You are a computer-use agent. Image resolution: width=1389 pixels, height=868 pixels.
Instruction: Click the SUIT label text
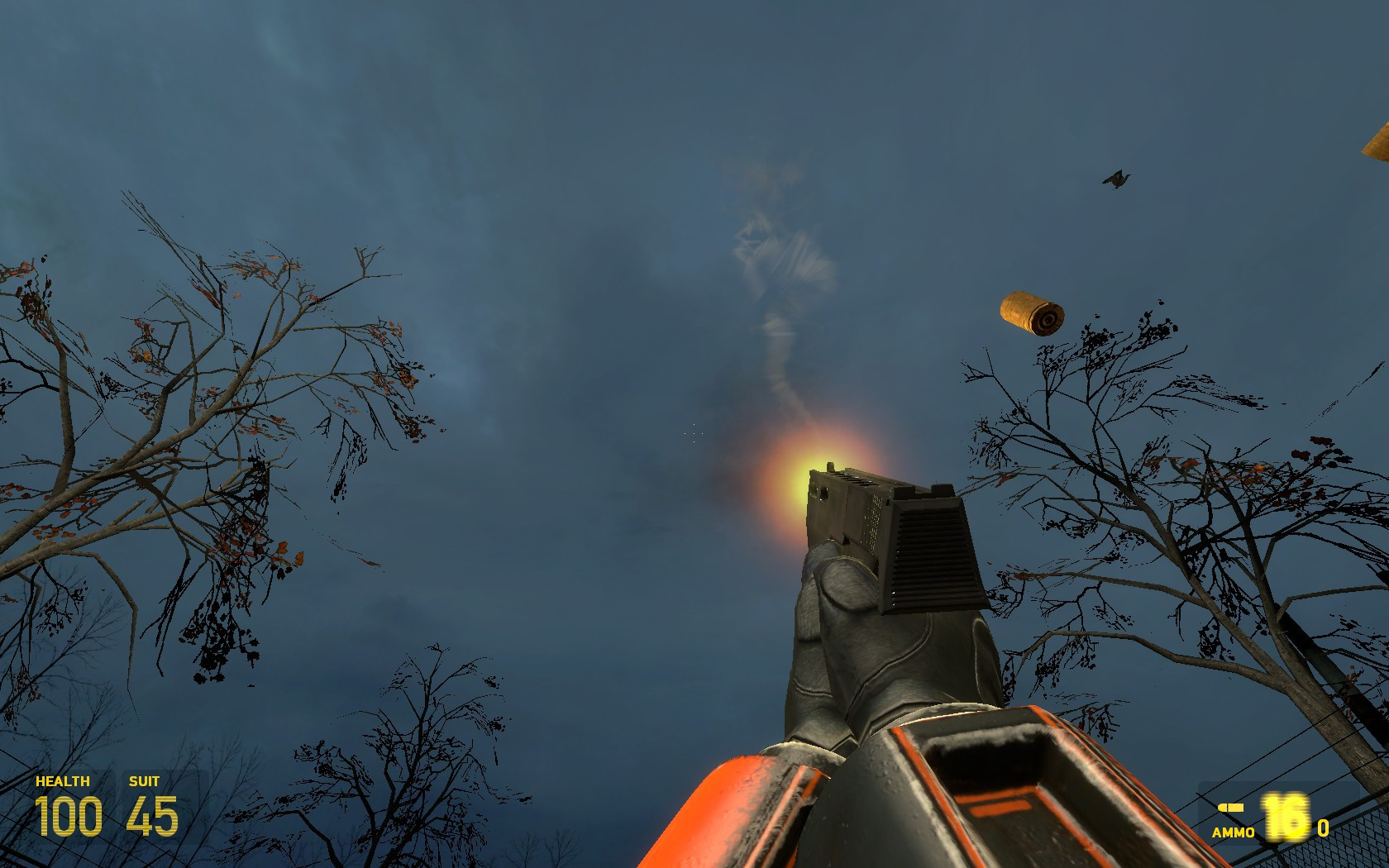click(x=146, y=780)
